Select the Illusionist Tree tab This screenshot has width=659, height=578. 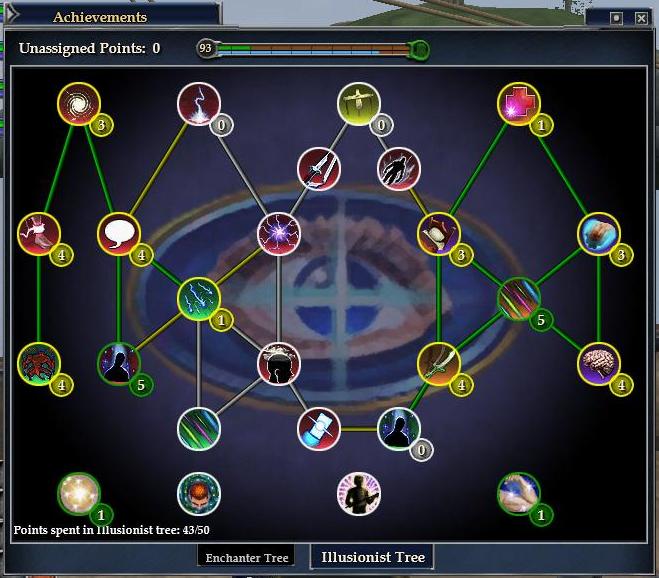[x=373, y=557]
